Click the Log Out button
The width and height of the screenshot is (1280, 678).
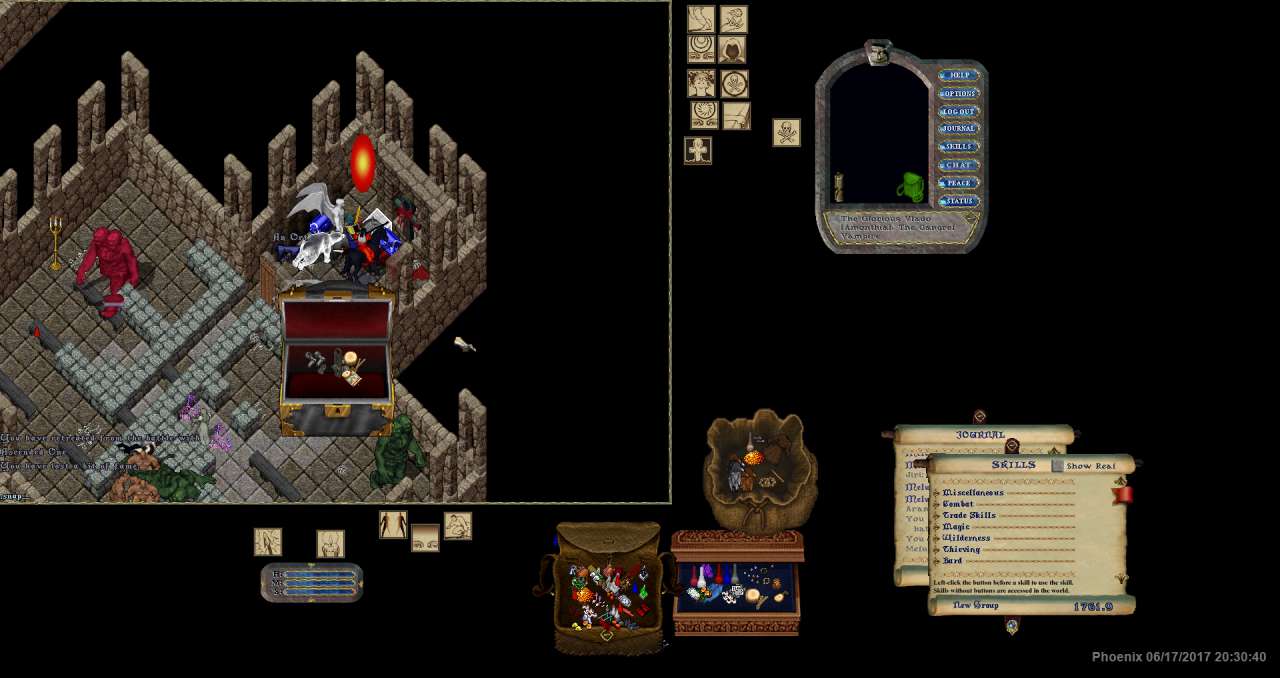pos(958,111)
